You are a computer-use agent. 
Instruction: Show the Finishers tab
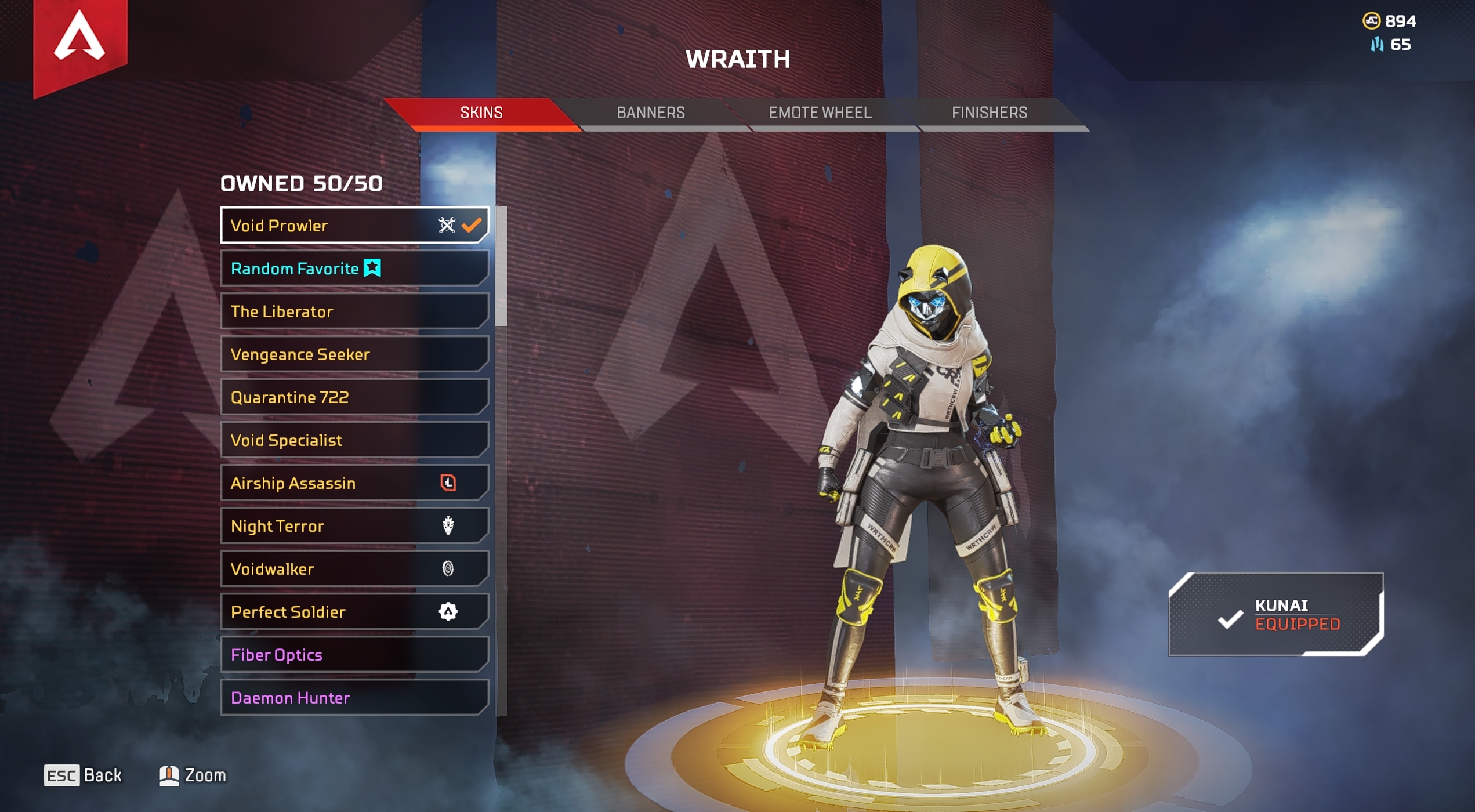point(989,113)
